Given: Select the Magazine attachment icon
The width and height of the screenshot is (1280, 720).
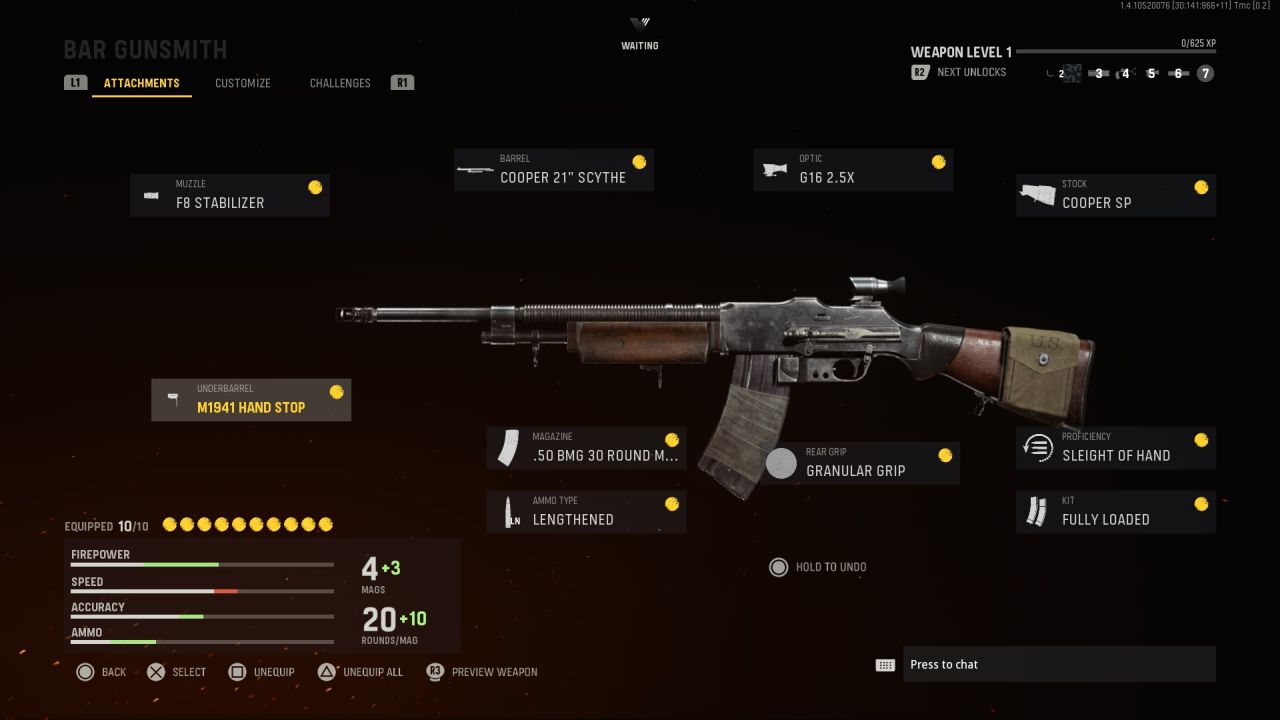Looking at the screenshot, I should coord(509,447).
